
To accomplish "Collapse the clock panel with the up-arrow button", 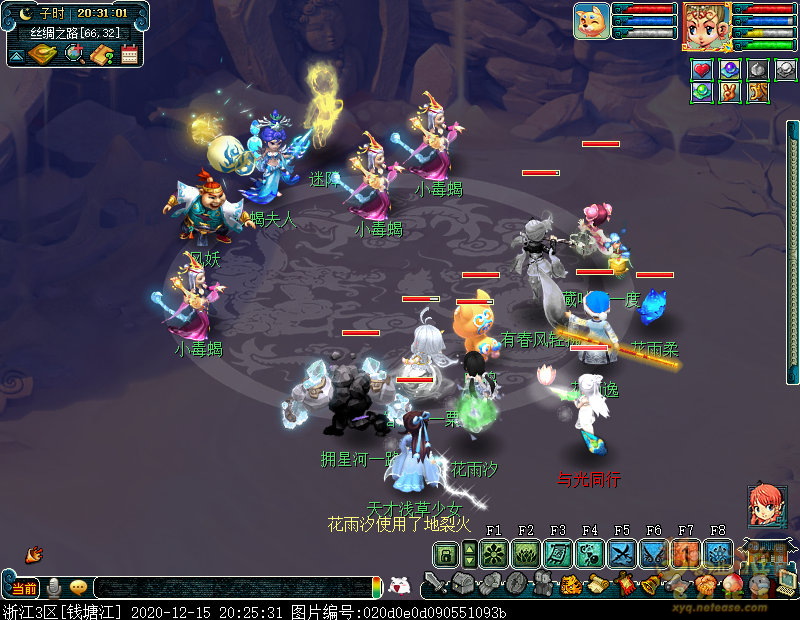I will [17, 56].
